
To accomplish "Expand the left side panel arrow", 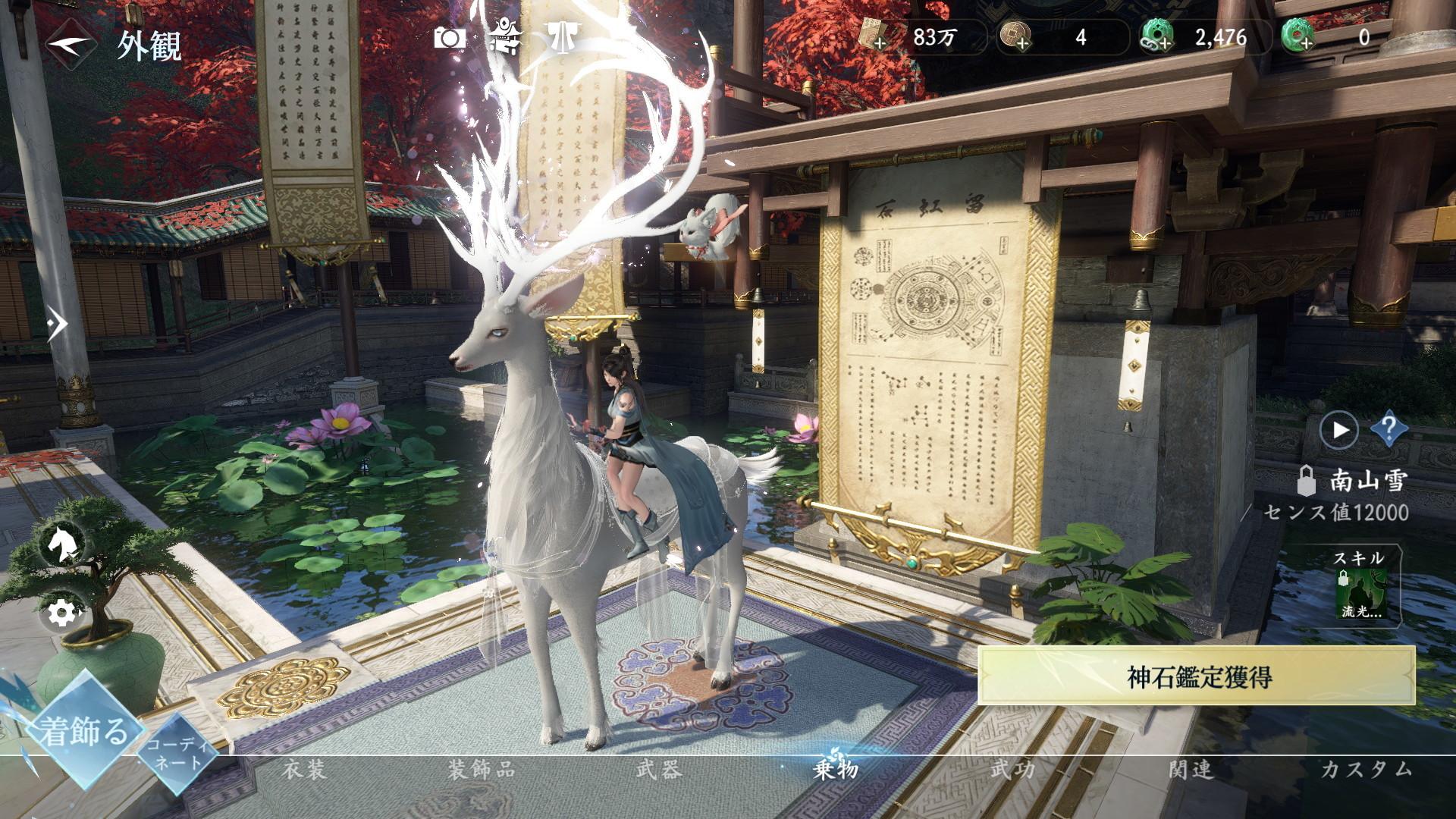I will 57,325.
